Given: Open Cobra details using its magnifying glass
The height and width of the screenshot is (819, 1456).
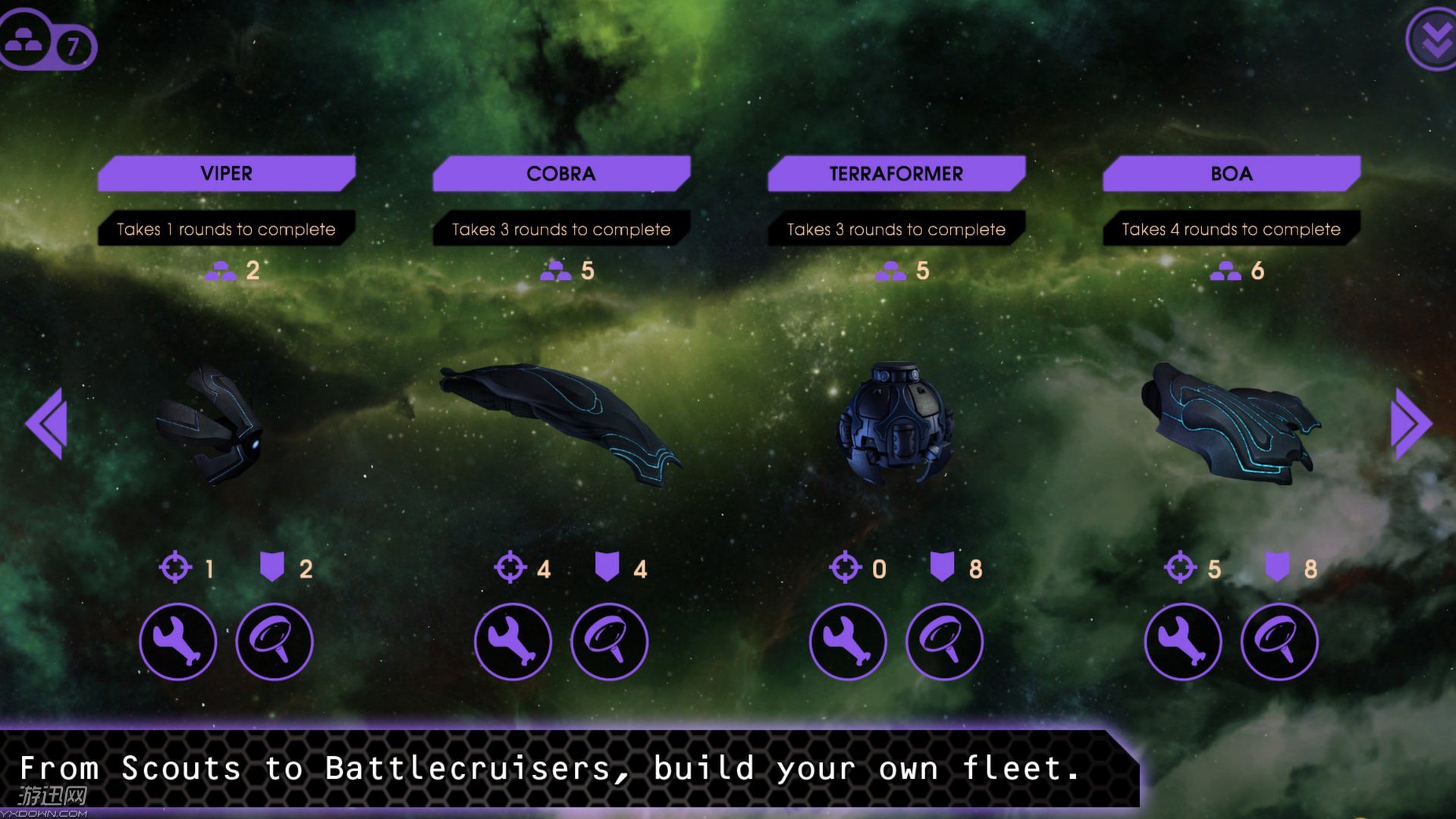Looking at the screenshot, I should click(610, 642).
